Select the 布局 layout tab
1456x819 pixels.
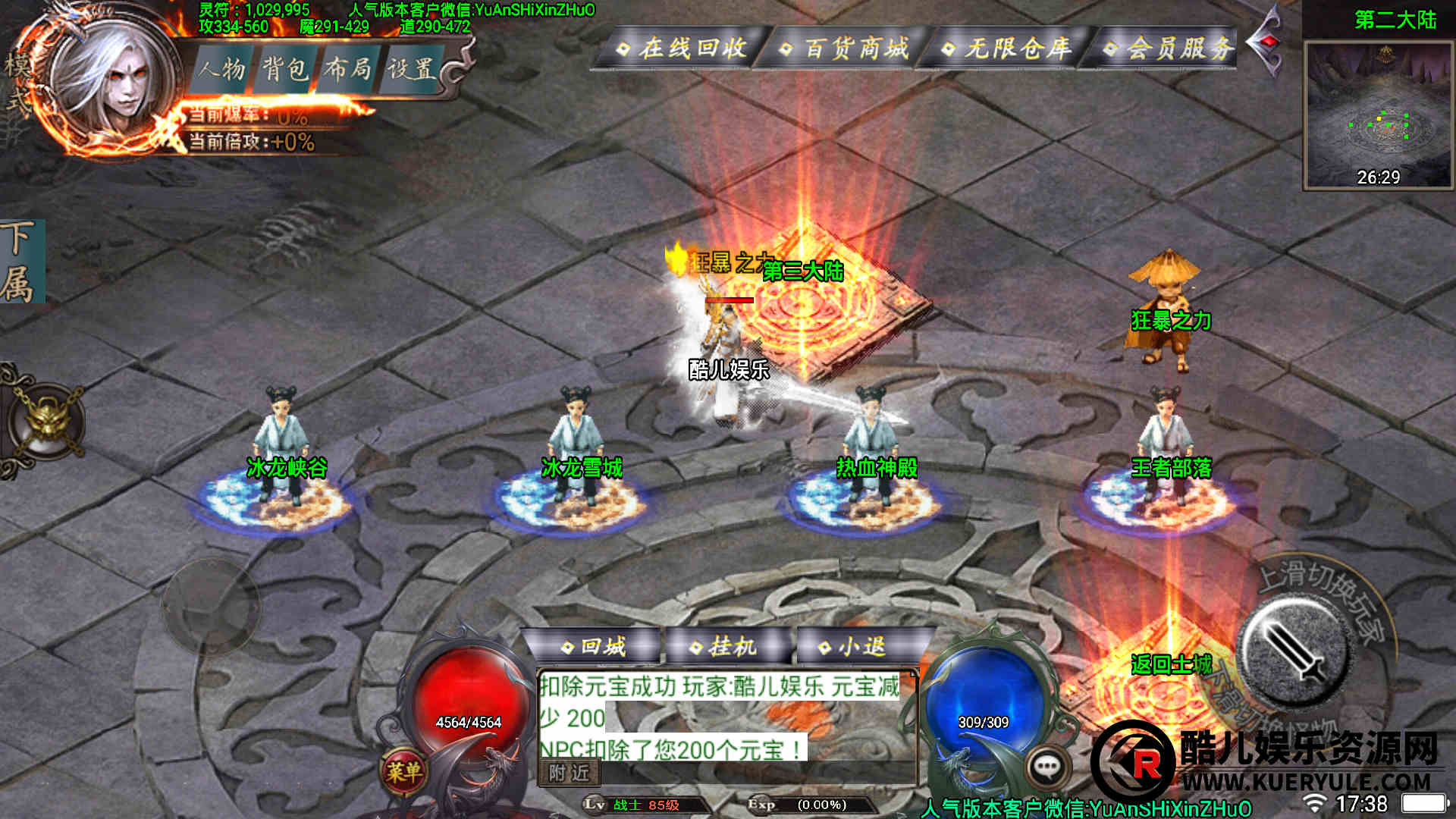click(x=348, y=69)
